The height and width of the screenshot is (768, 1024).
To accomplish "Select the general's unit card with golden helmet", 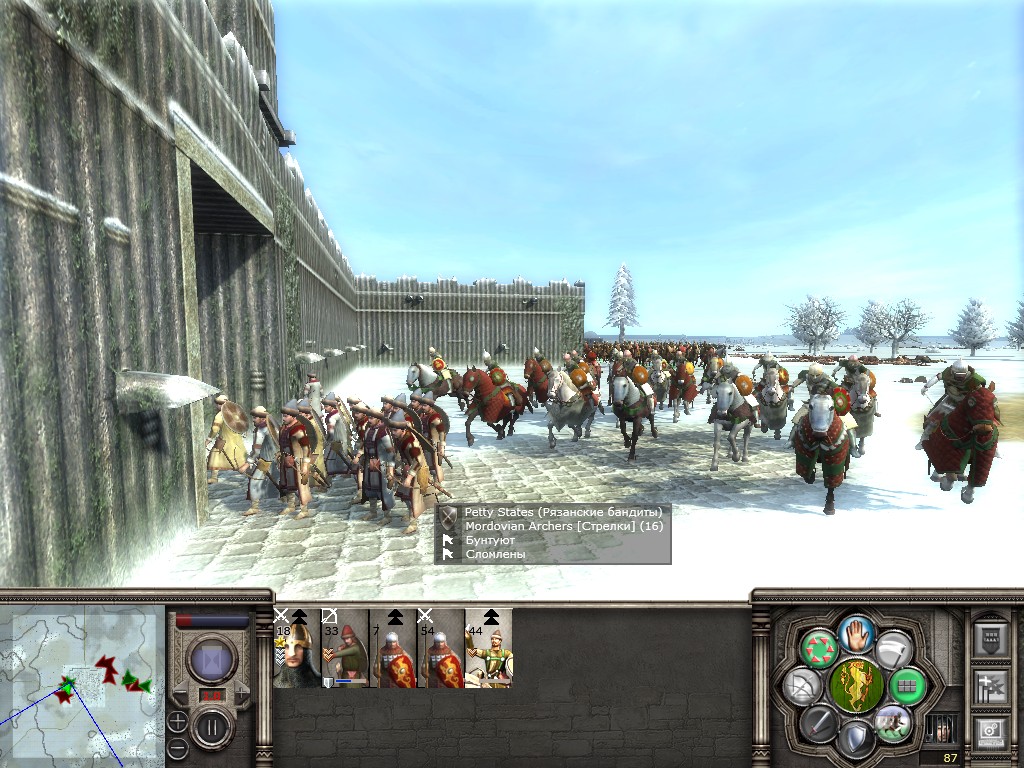I will [297, 648].
